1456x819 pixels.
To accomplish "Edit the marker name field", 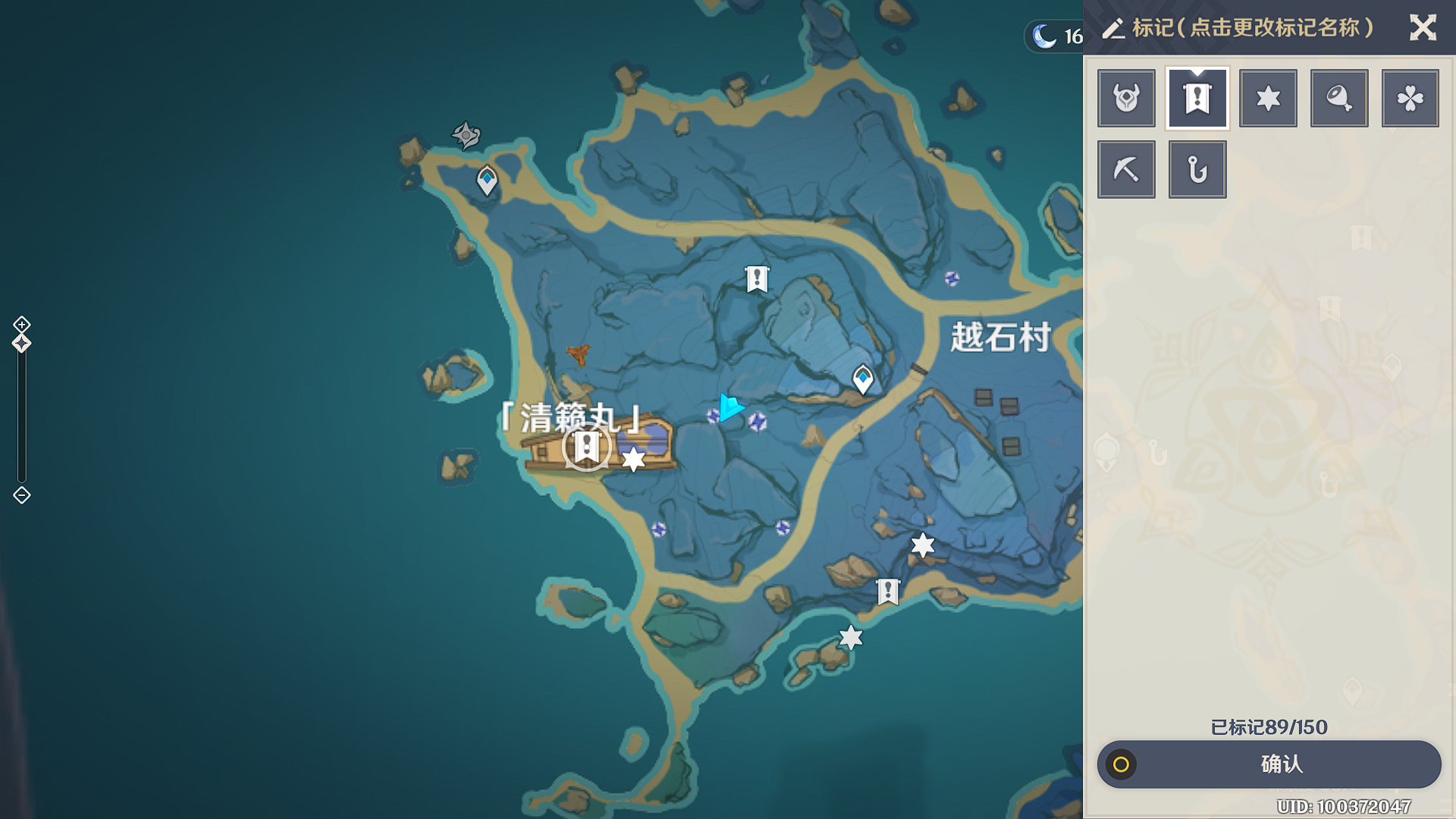I will 1251,28.
